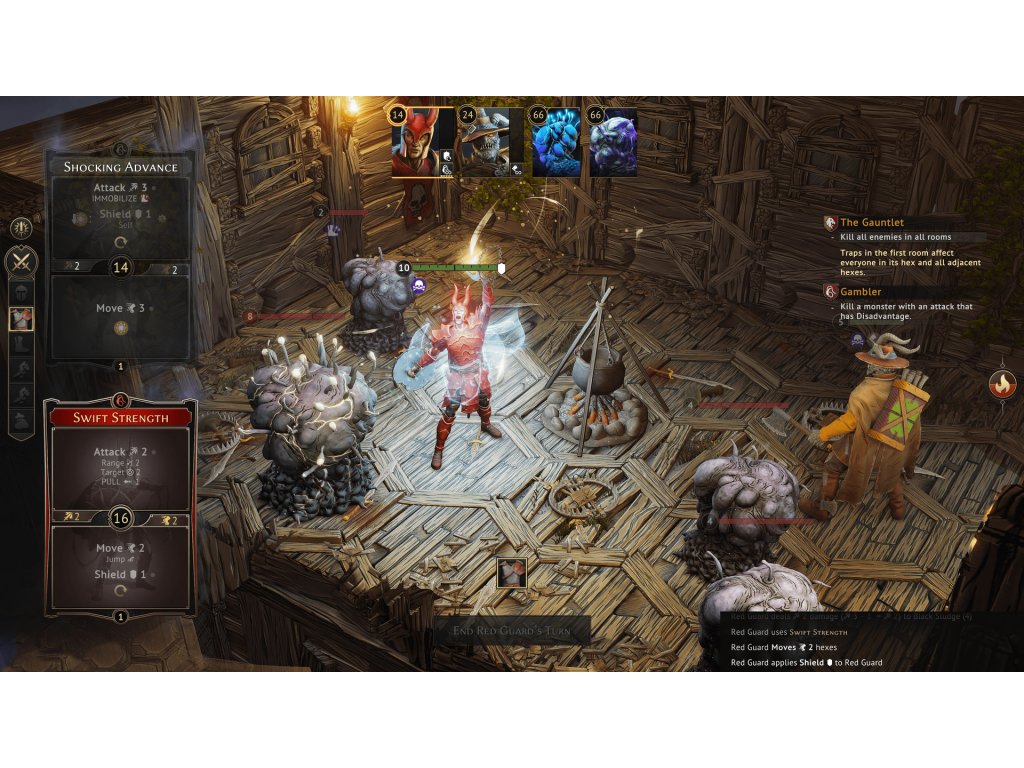The width and height of the screenshot is (1024, 768).
Task: Open the crossed swords attack modifier icon
Action: pyautogui.click(x=22, y=263)
